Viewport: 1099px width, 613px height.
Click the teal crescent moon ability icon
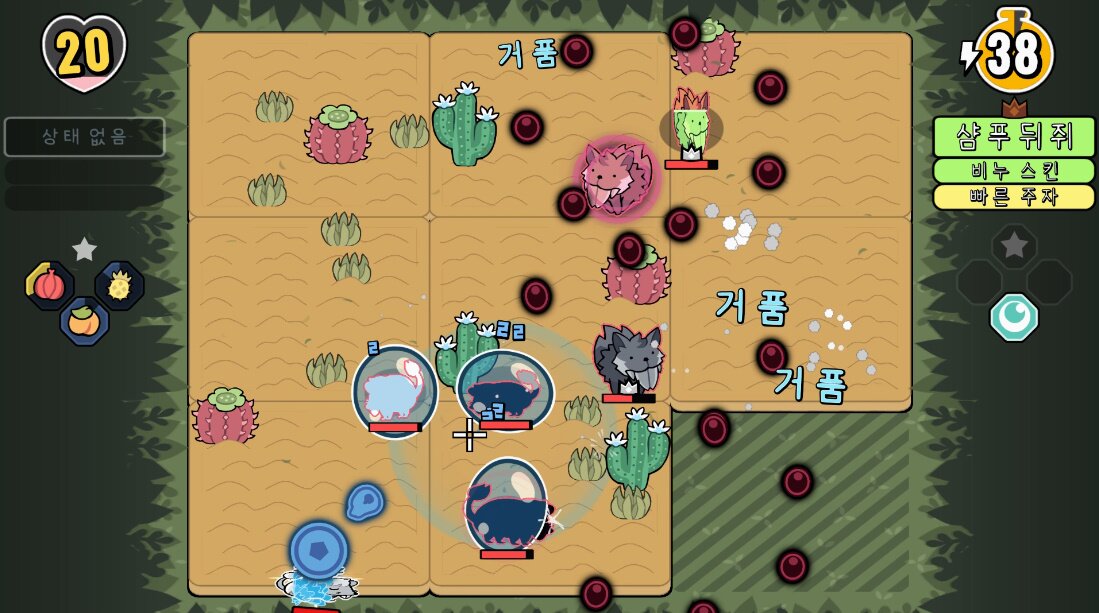coord(1013,317)
